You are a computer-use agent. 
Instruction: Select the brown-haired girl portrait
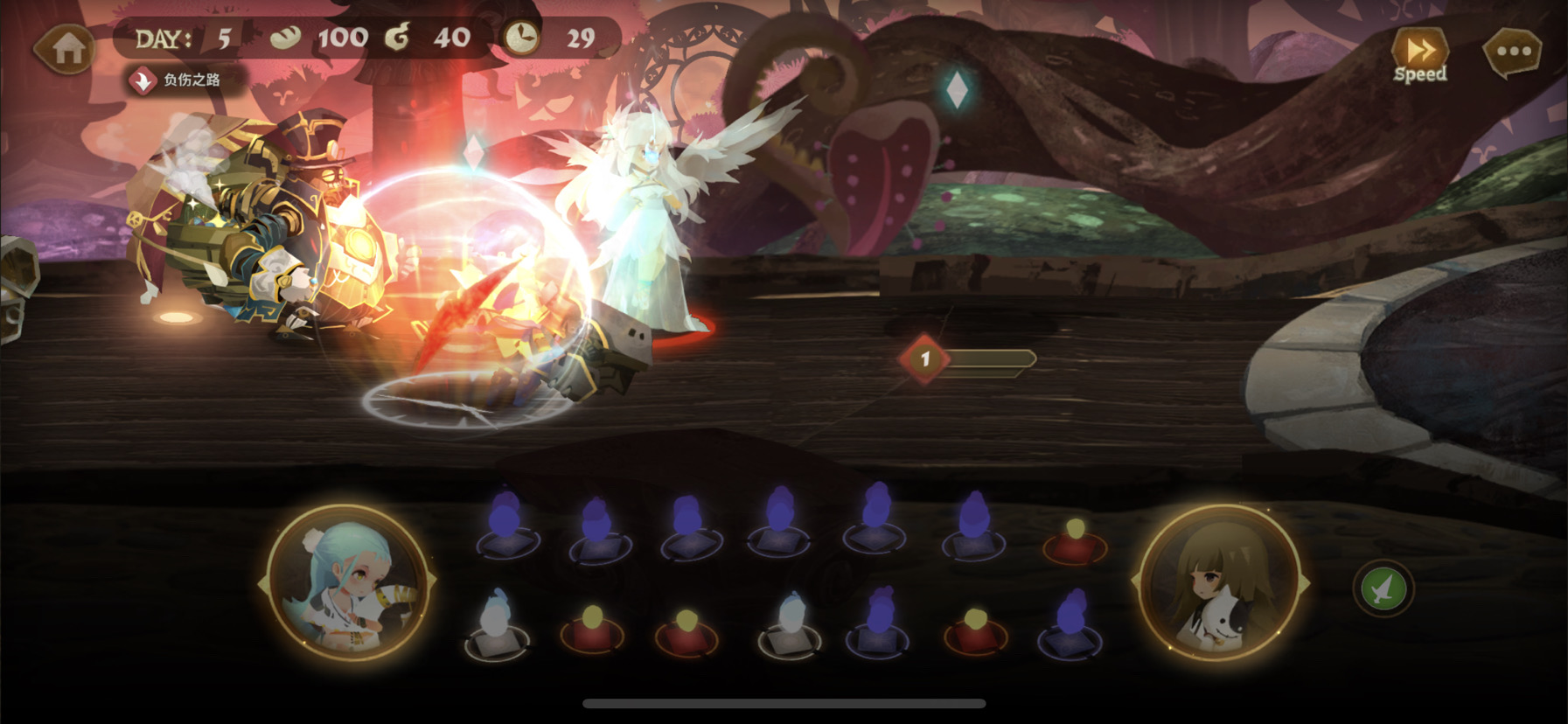coord(1219,583)
